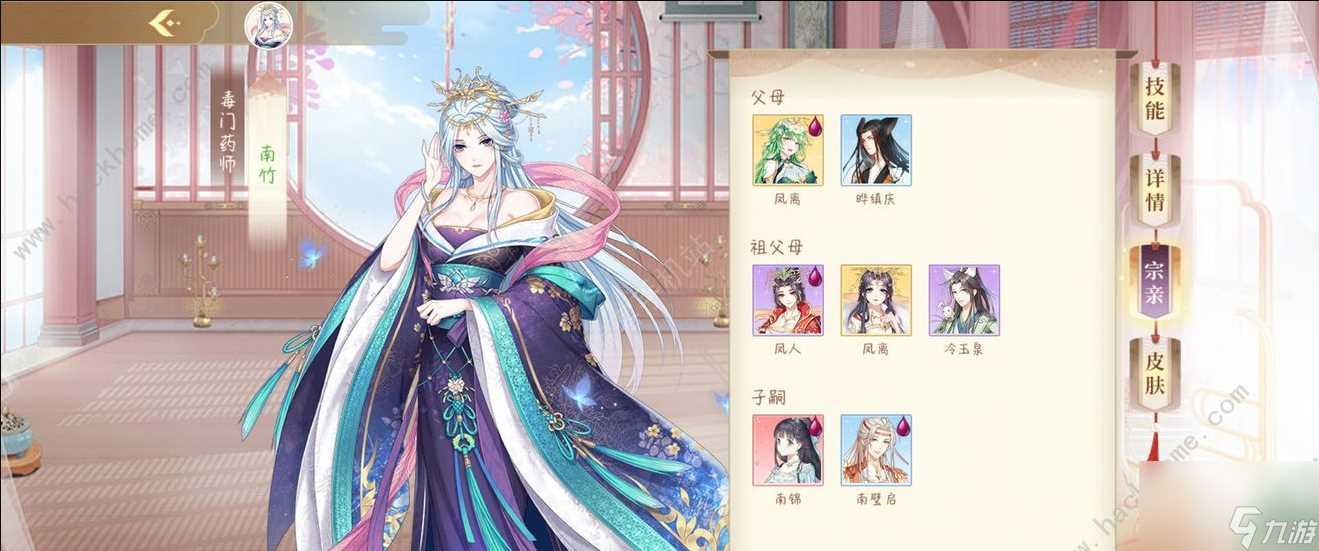Choose the 畔镇庆 parent portrait
This screenshot has width=1319, height=551.
(876, 150)
